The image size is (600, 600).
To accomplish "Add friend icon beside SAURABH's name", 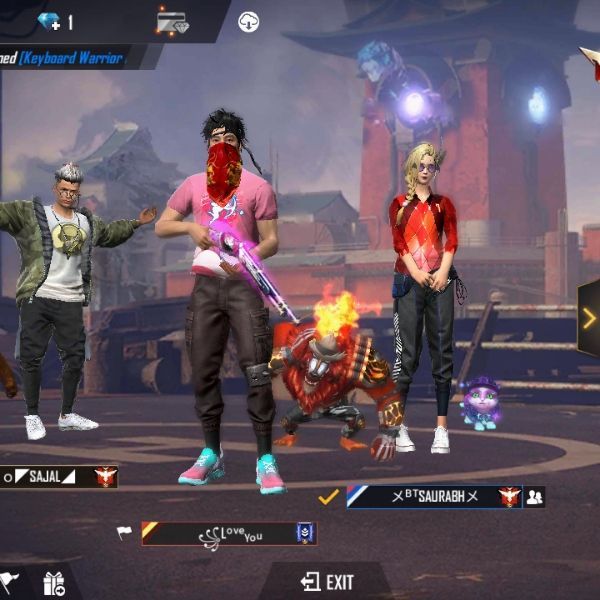I will coord(535,496).
